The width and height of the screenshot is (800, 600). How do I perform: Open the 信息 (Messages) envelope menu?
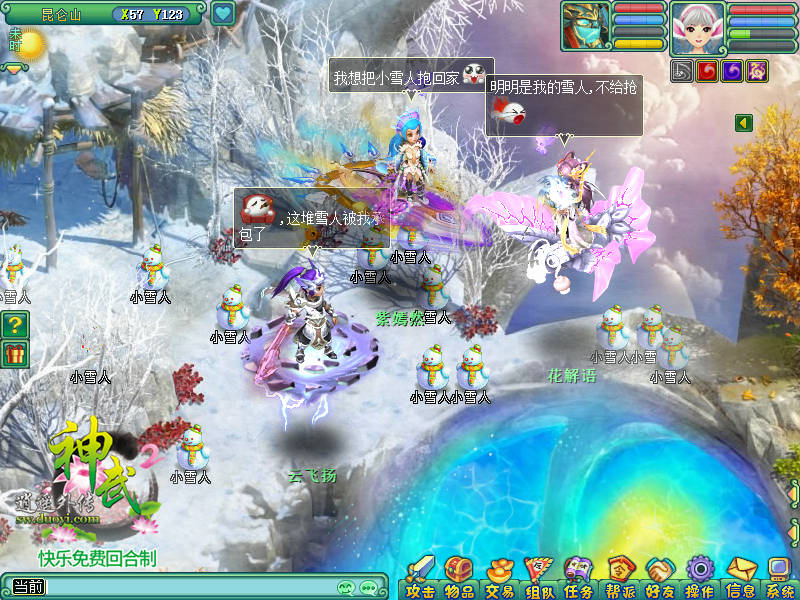(x=740, y=577)
